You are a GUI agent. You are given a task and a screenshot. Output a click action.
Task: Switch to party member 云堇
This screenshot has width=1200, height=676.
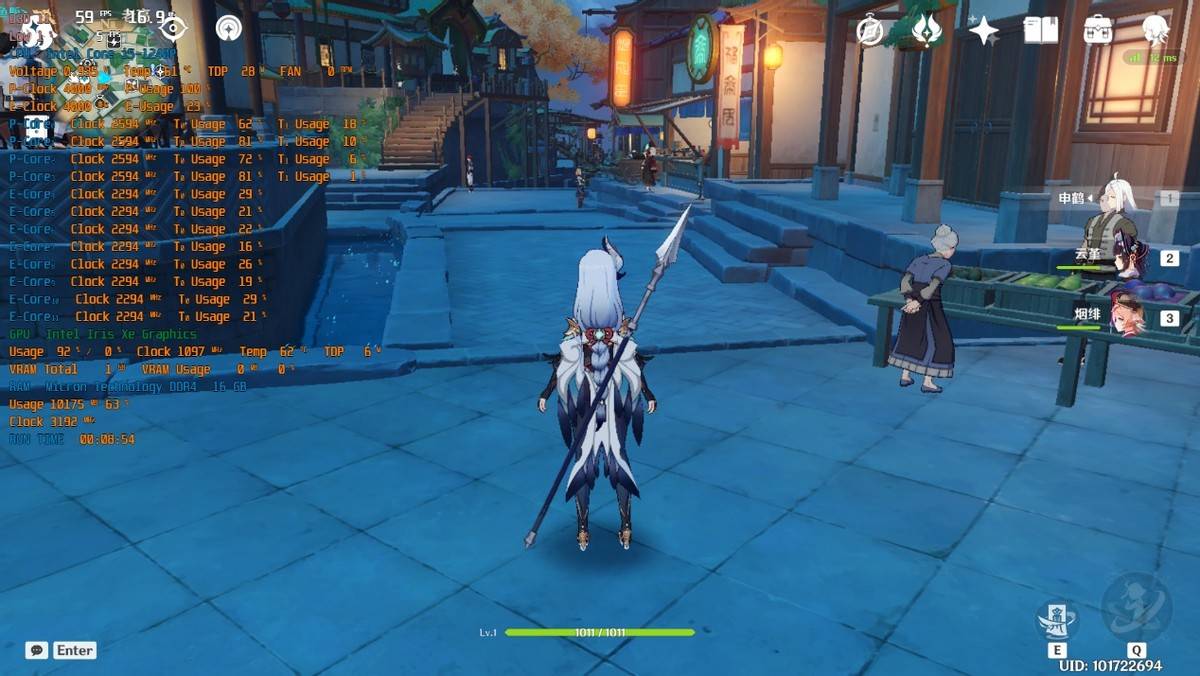(1130, 258)
